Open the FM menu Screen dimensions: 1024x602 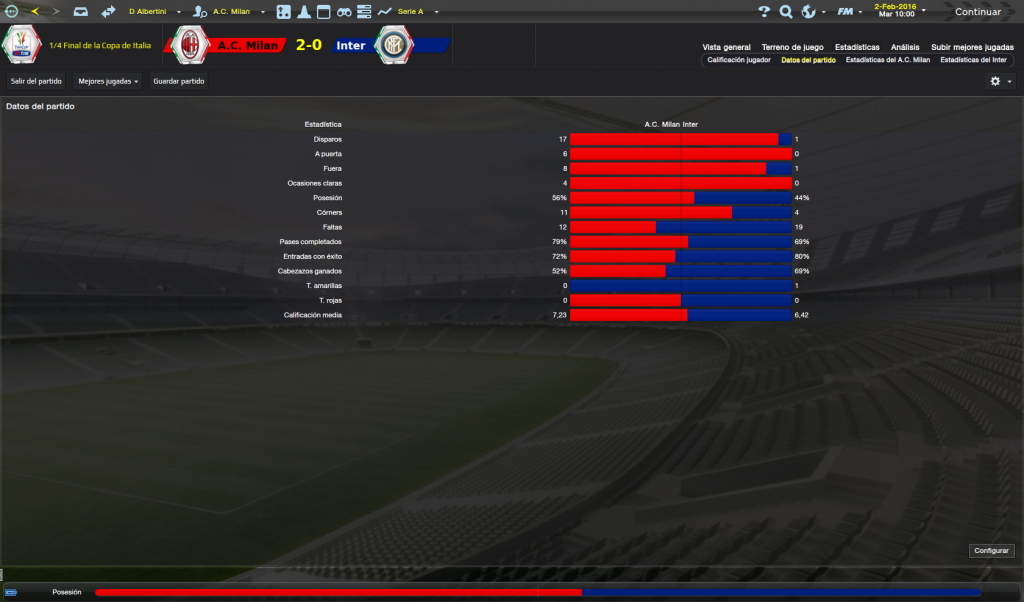click(x=849, y=12)
